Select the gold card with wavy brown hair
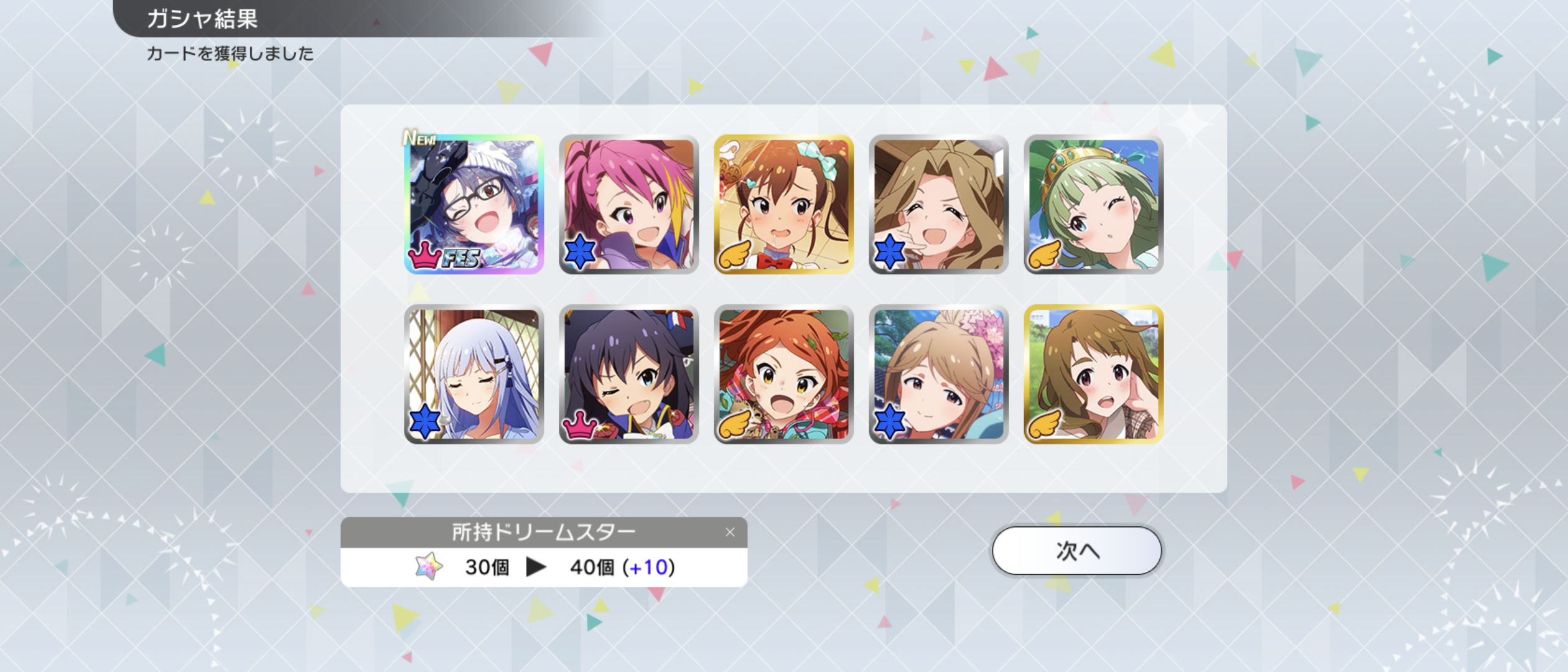Image resolution: width=1568 pixels, height=672 pixels. [1093, 374]
